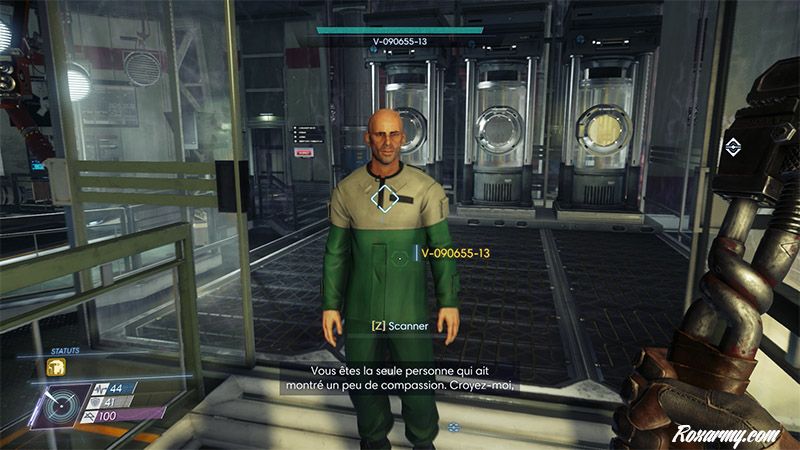This screenshot has height=450, width=800.
Task: Select the yellow helmet status effect icon
Action: point(56,368)
